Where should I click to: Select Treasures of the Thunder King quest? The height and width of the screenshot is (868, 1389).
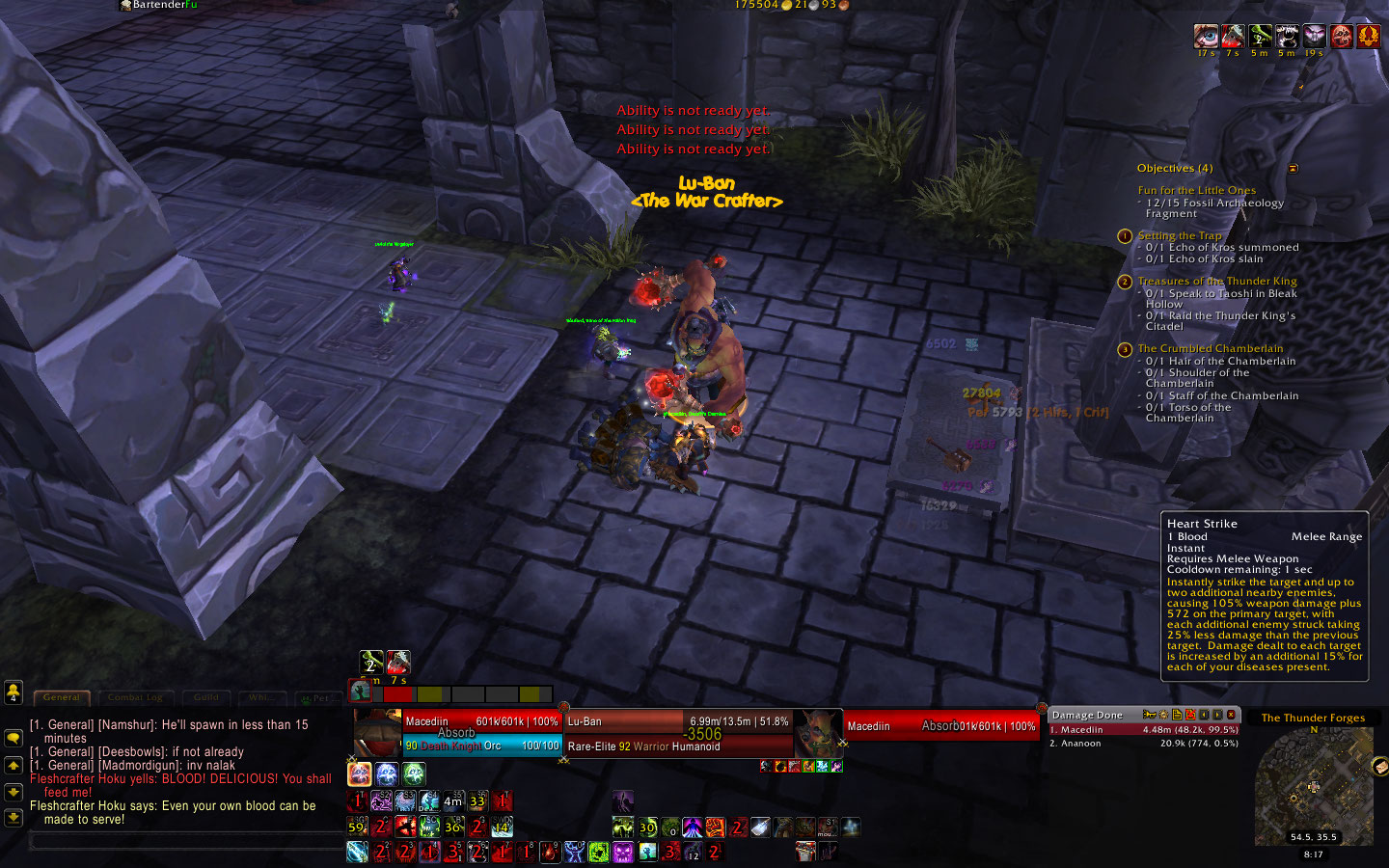click(x=1216, y=281)
